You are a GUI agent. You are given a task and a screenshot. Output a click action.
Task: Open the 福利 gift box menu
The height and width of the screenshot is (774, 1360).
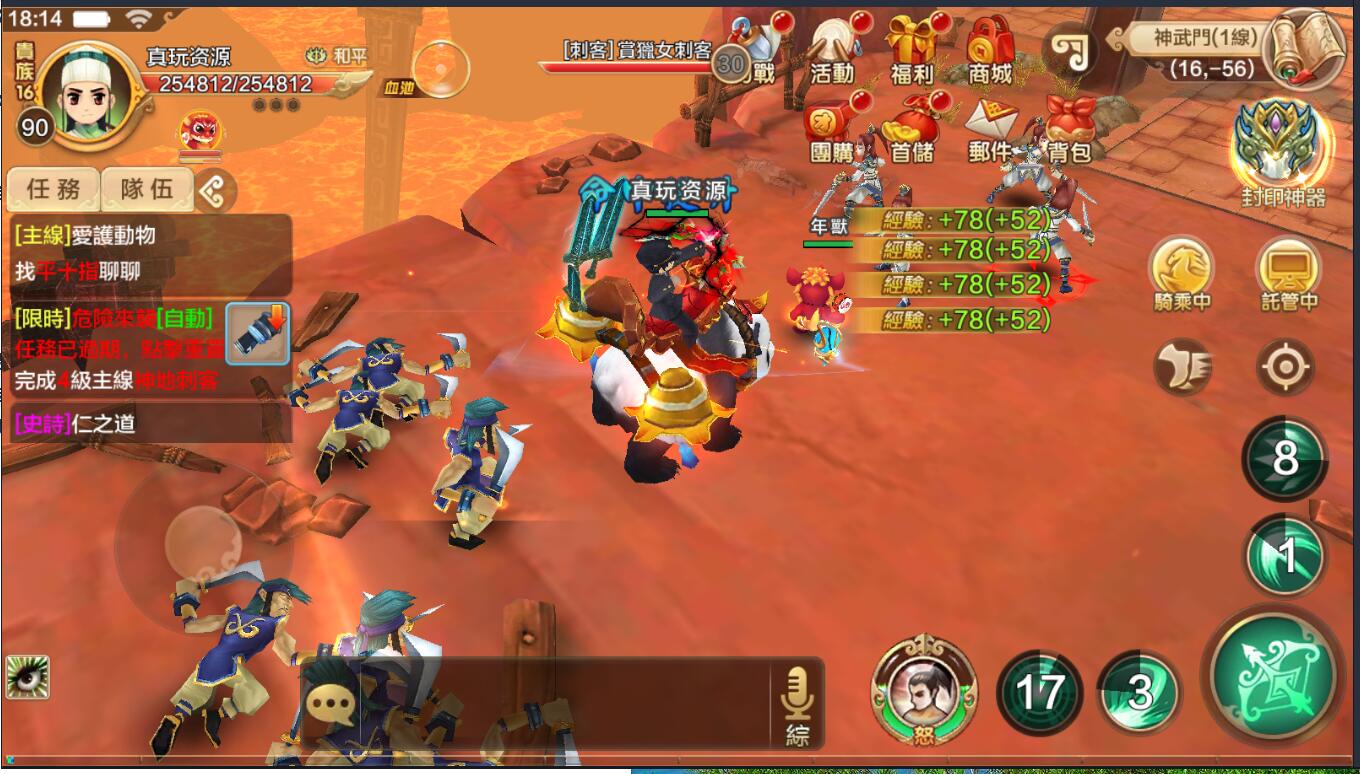coord(912,52)
